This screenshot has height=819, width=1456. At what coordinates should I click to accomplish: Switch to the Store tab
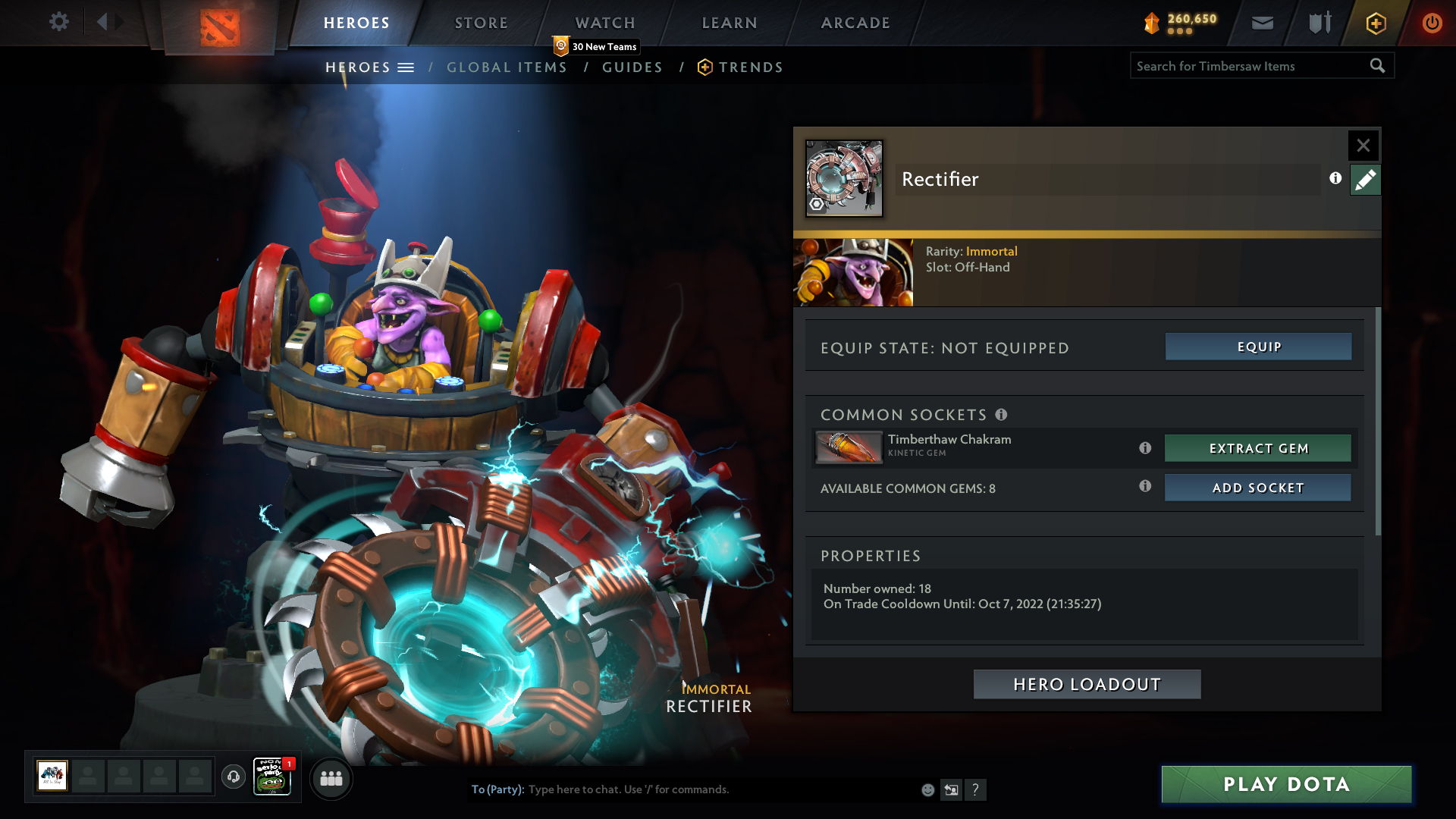[x=482, y=23]
